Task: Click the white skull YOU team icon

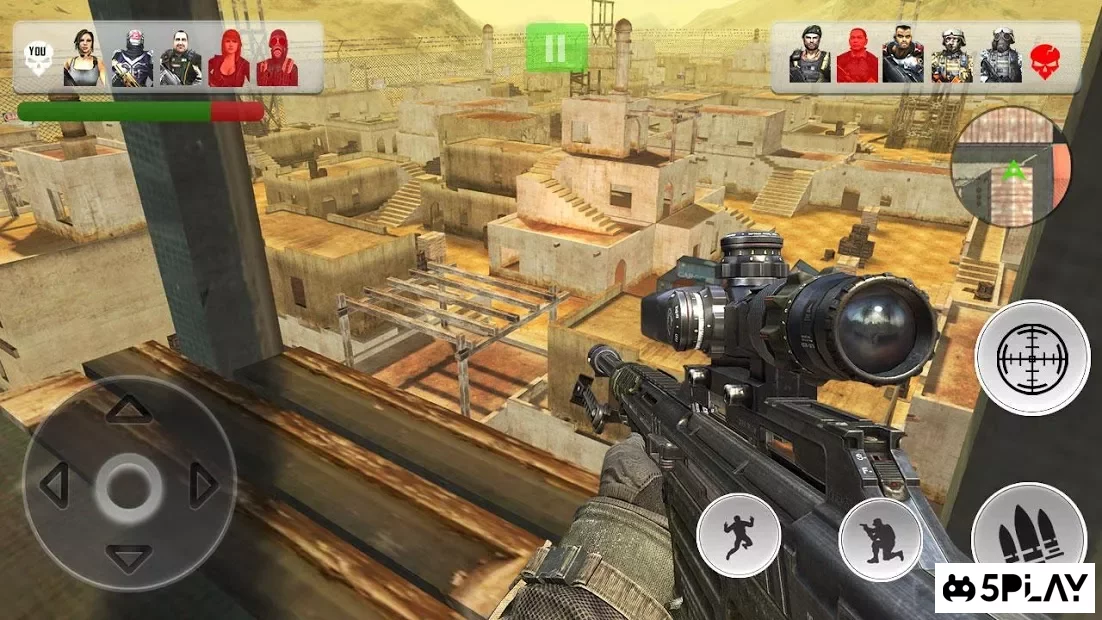Action: pos(38,59)
